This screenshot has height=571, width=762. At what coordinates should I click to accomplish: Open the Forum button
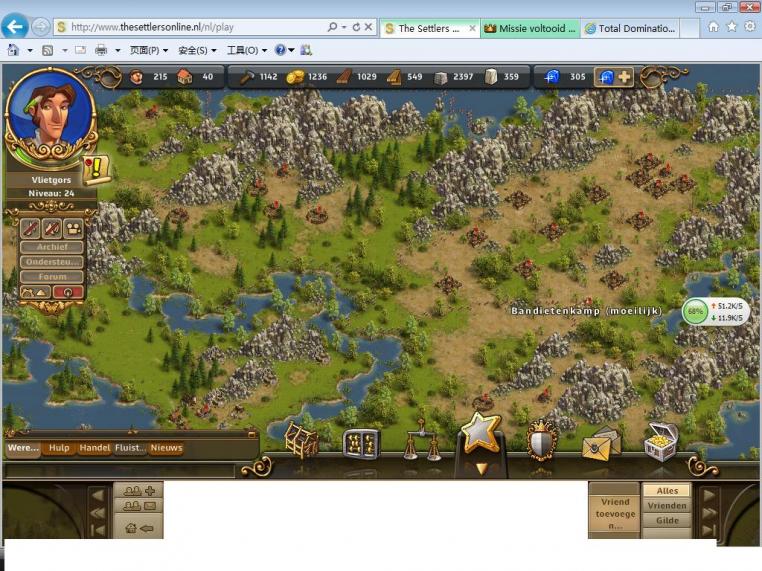52,277
